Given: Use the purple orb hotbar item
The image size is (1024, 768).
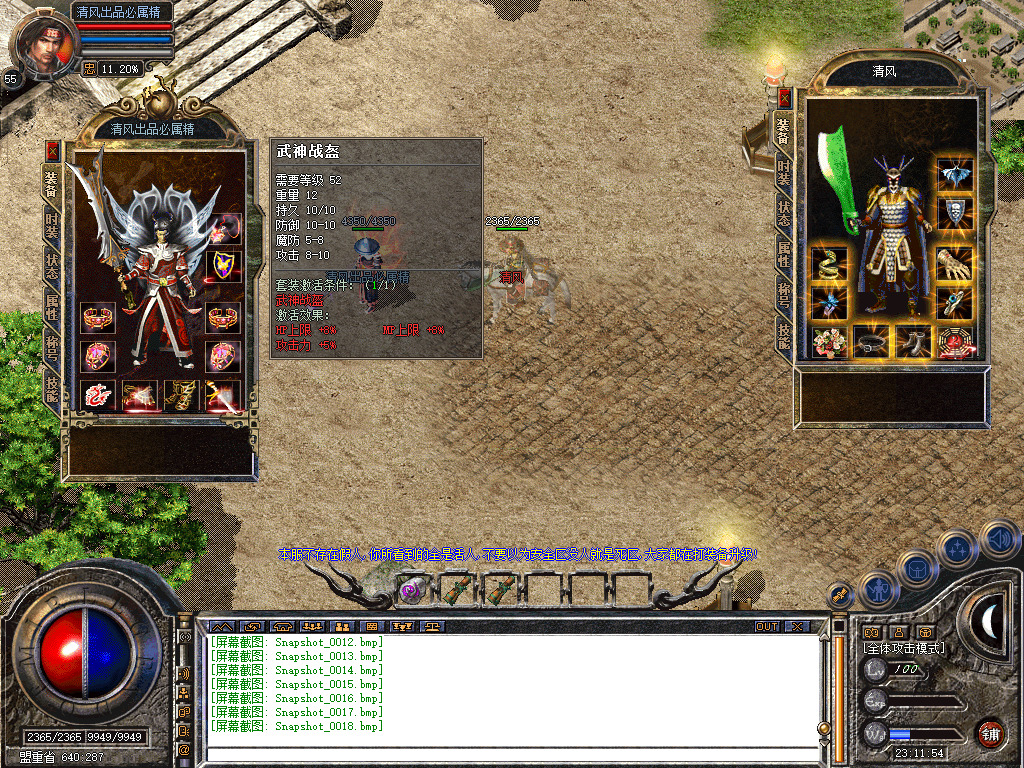Looking at the screenshot, I should pos(409,590).
